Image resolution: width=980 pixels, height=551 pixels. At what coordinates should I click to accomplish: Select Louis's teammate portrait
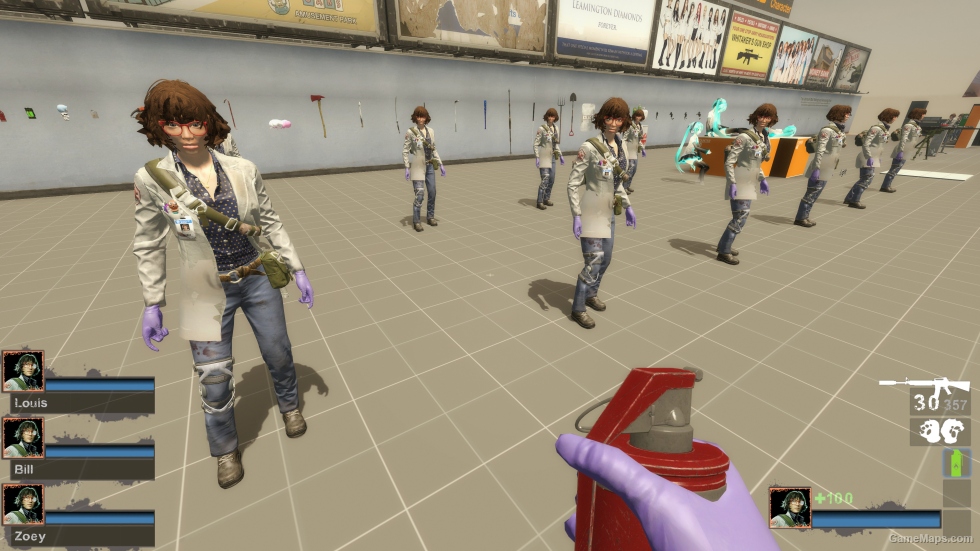pyautogui.click(x=23, y=371)
